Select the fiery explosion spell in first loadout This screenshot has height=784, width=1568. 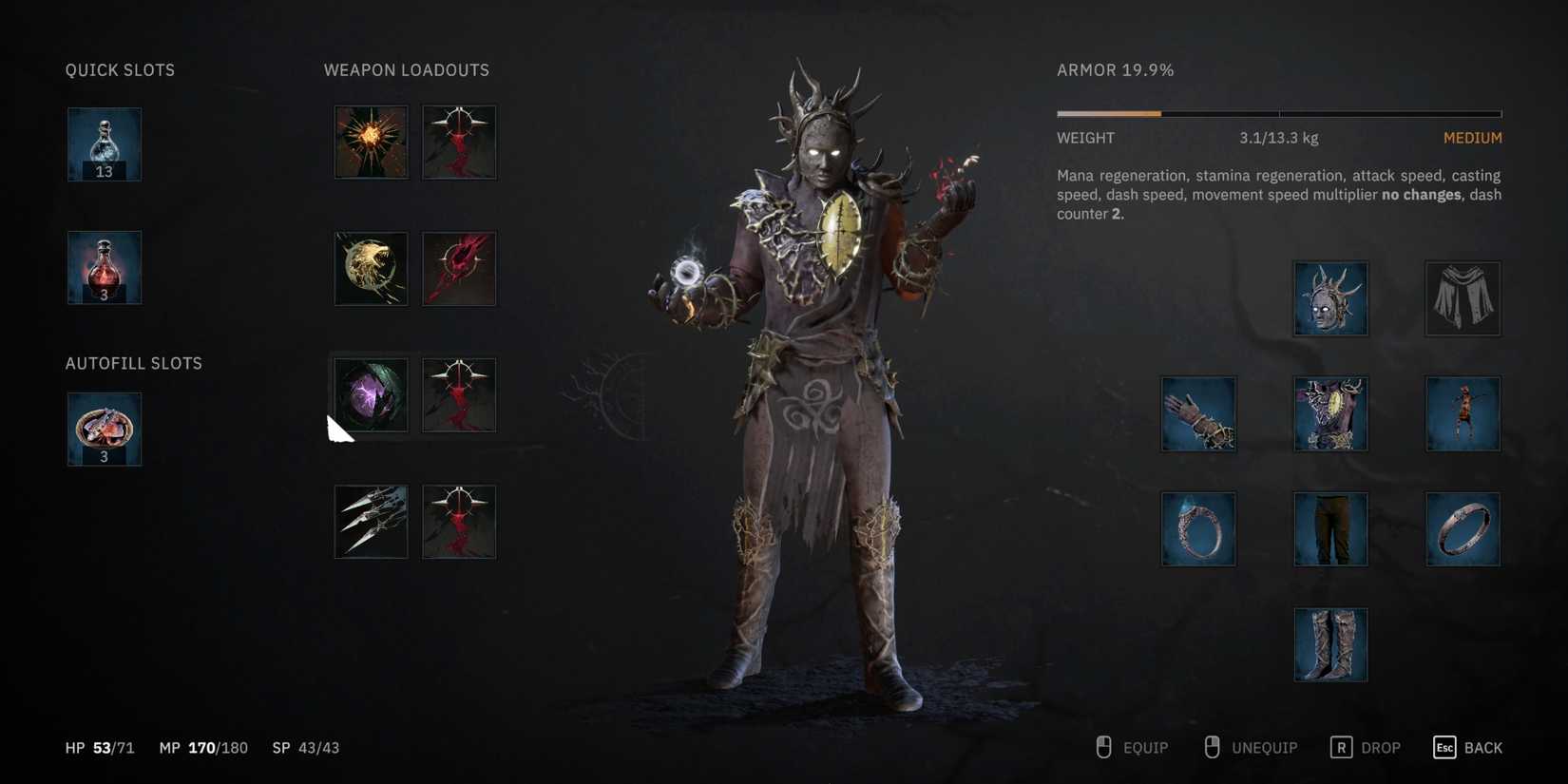tap(371, 143)
